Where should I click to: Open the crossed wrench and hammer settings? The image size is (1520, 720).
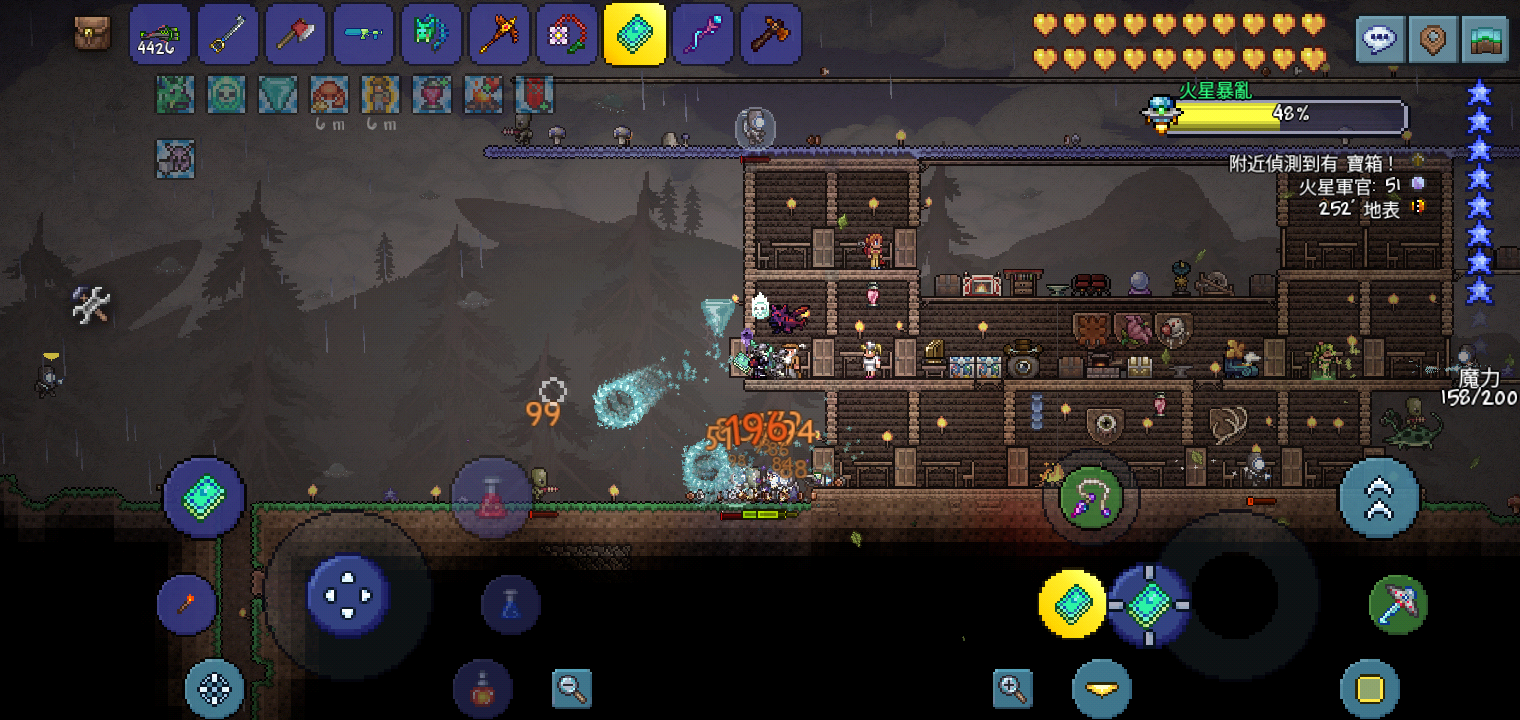(91, 304)
